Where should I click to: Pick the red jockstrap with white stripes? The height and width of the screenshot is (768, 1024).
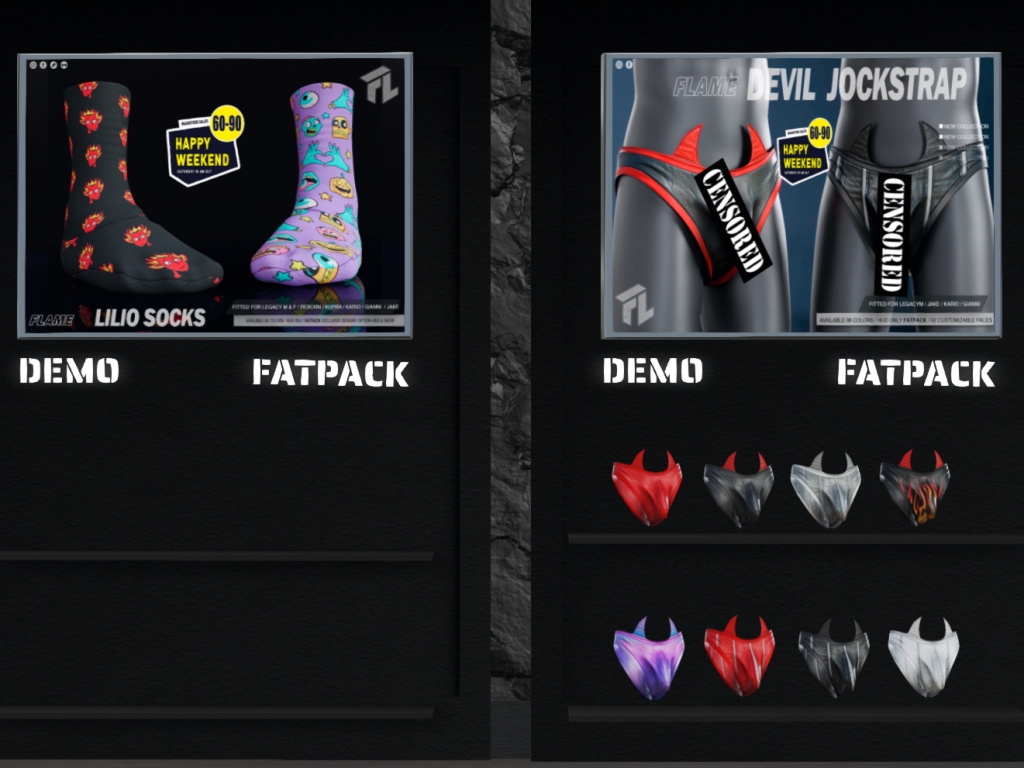pyautogui.click(x=738, y=657)
